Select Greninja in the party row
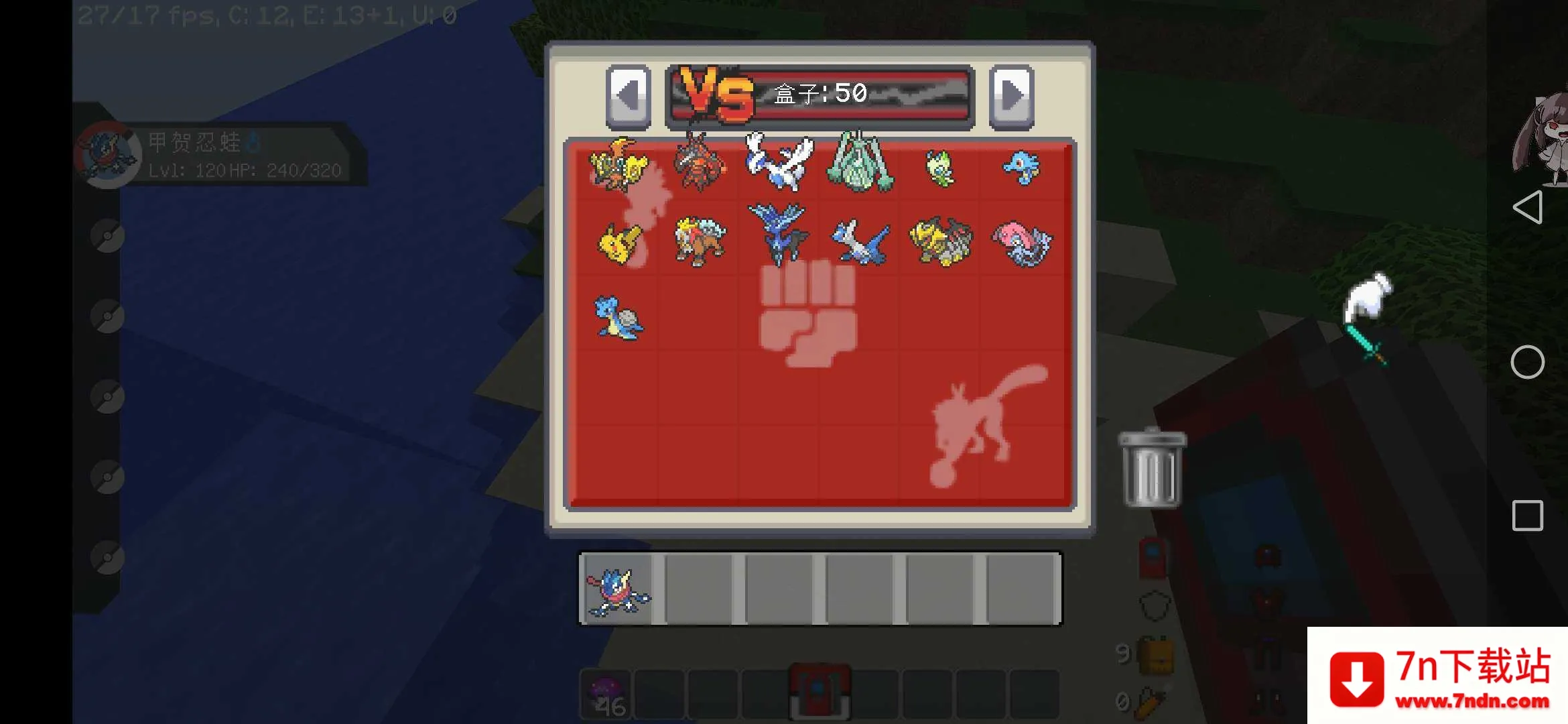Image resolution: width=1568 pixels, height=724 pixels. click(618, 590)
